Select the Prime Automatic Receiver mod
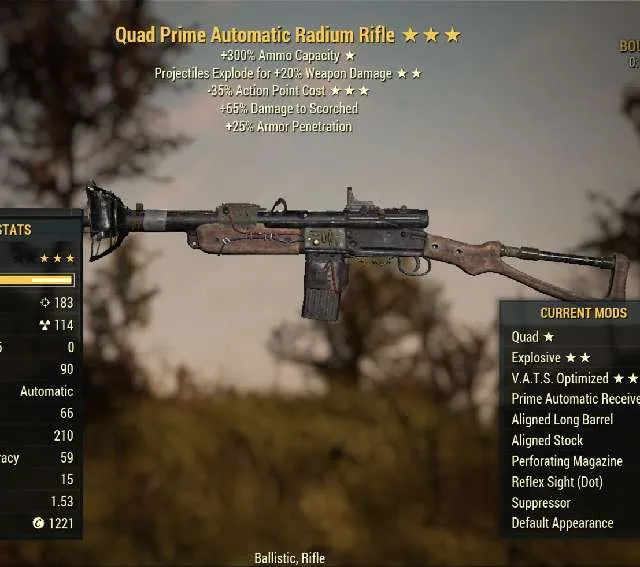Screen dimensions: 640x567 point(574,399)
